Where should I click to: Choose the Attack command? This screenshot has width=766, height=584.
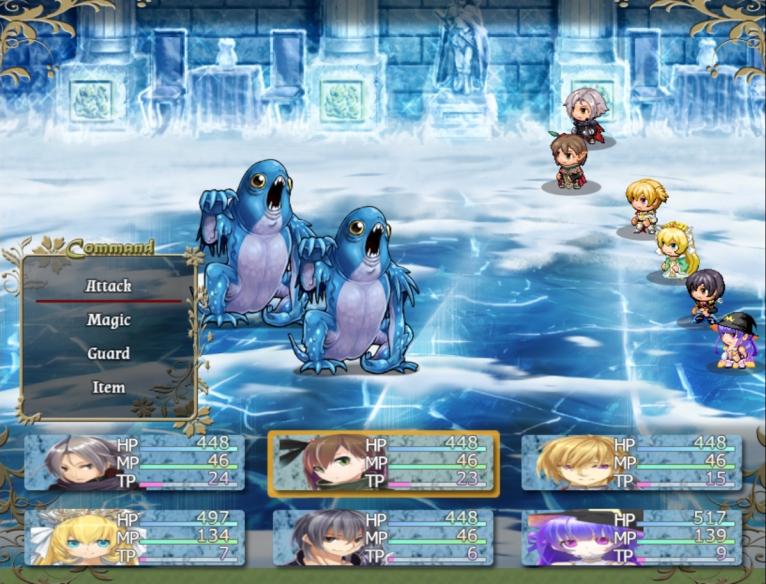[108, 286]
